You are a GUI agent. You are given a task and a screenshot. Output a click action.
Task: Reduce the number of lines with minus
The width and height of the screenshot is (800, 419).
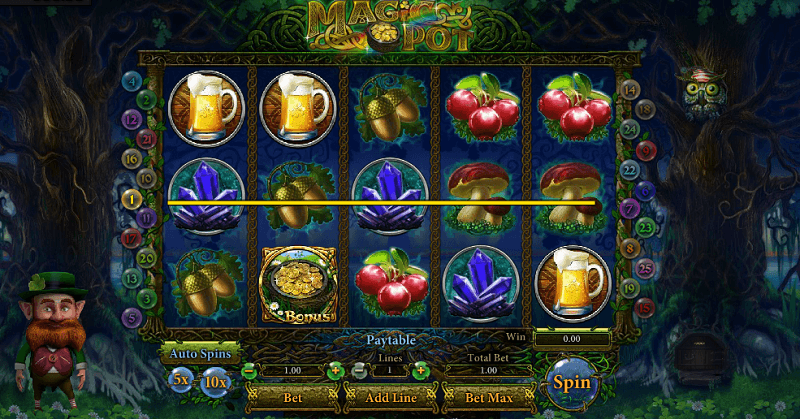360,371
